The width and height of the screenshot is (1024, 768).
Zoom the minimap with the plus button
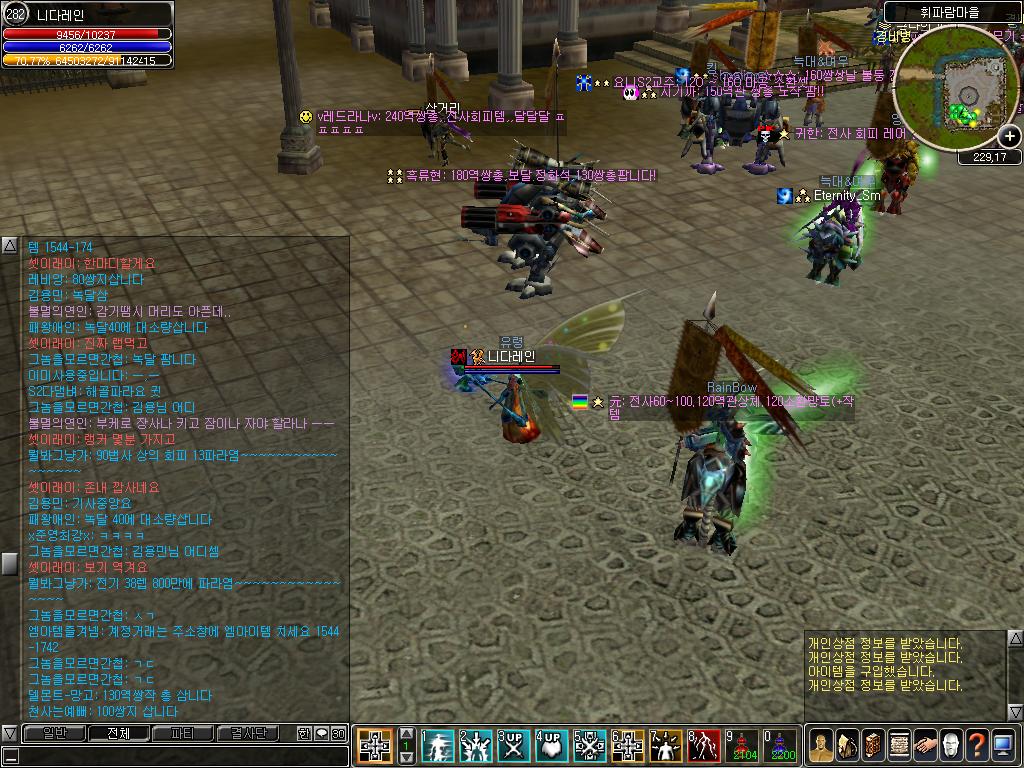1010,136
